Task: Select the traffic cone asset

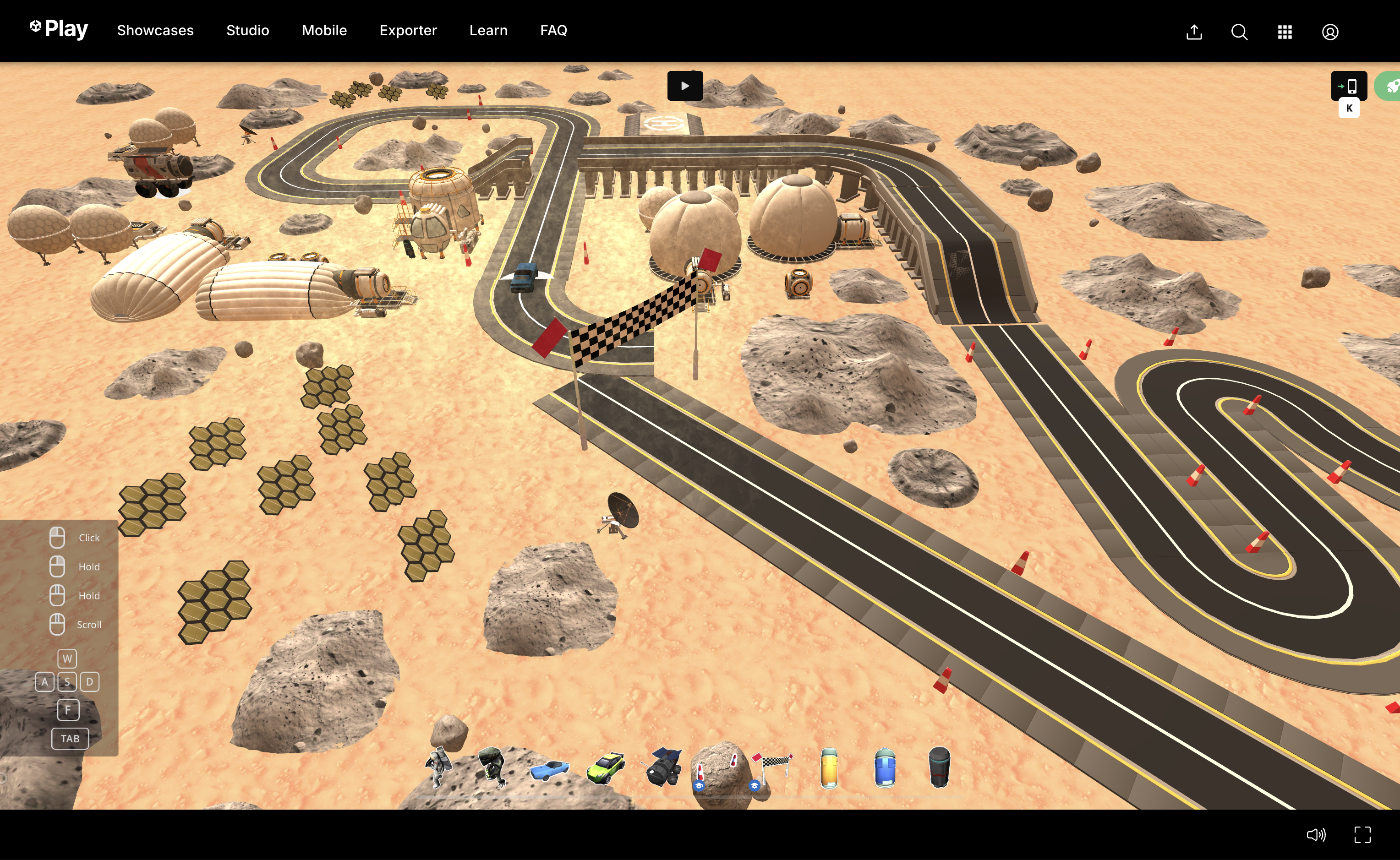Action: click(x=701, y=773)
